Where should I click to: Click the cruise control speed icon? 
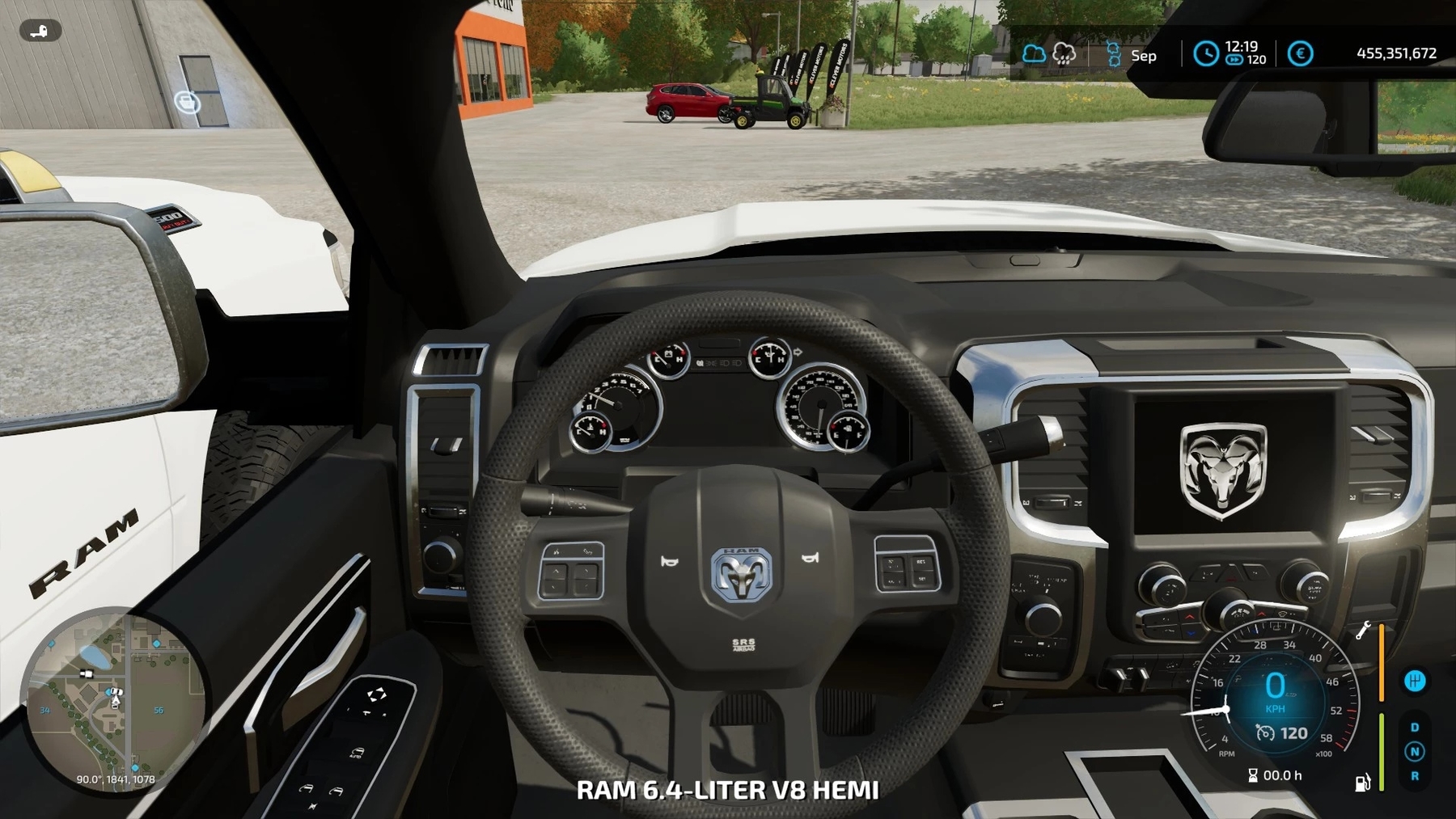point(1265,733)
